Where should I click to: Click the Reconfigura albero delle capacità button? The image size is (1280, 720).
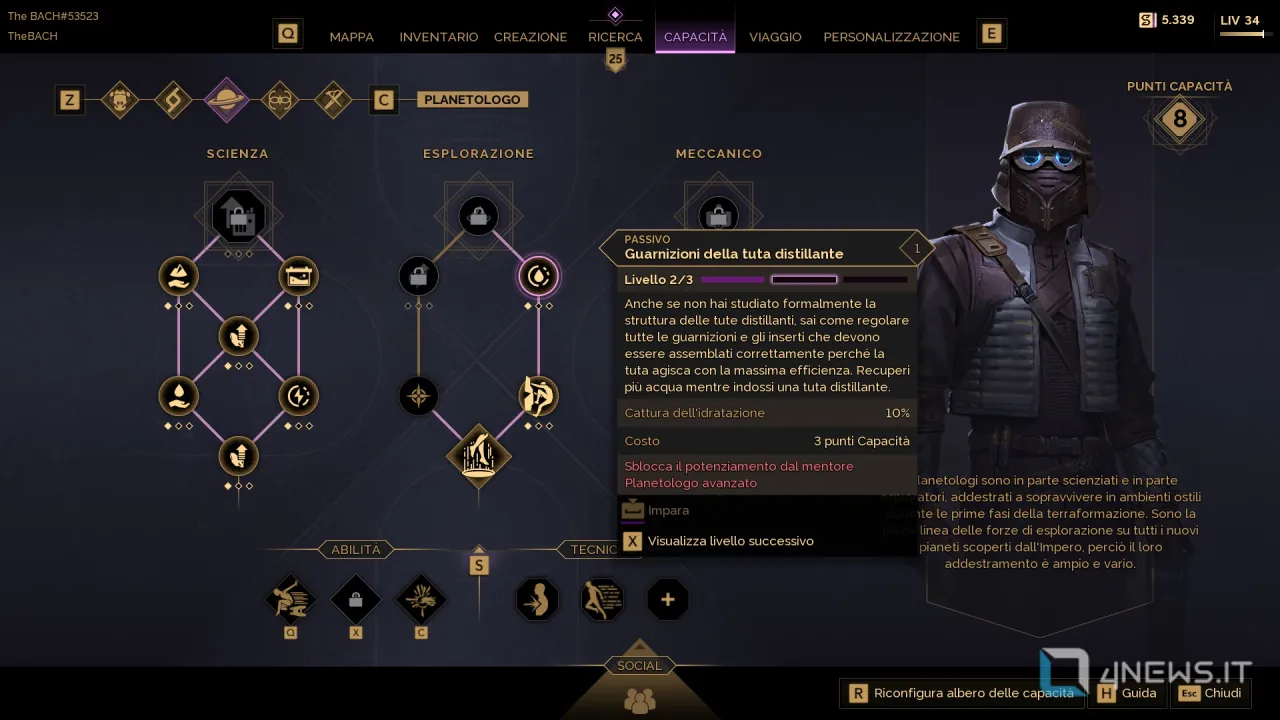click(962, 693)
